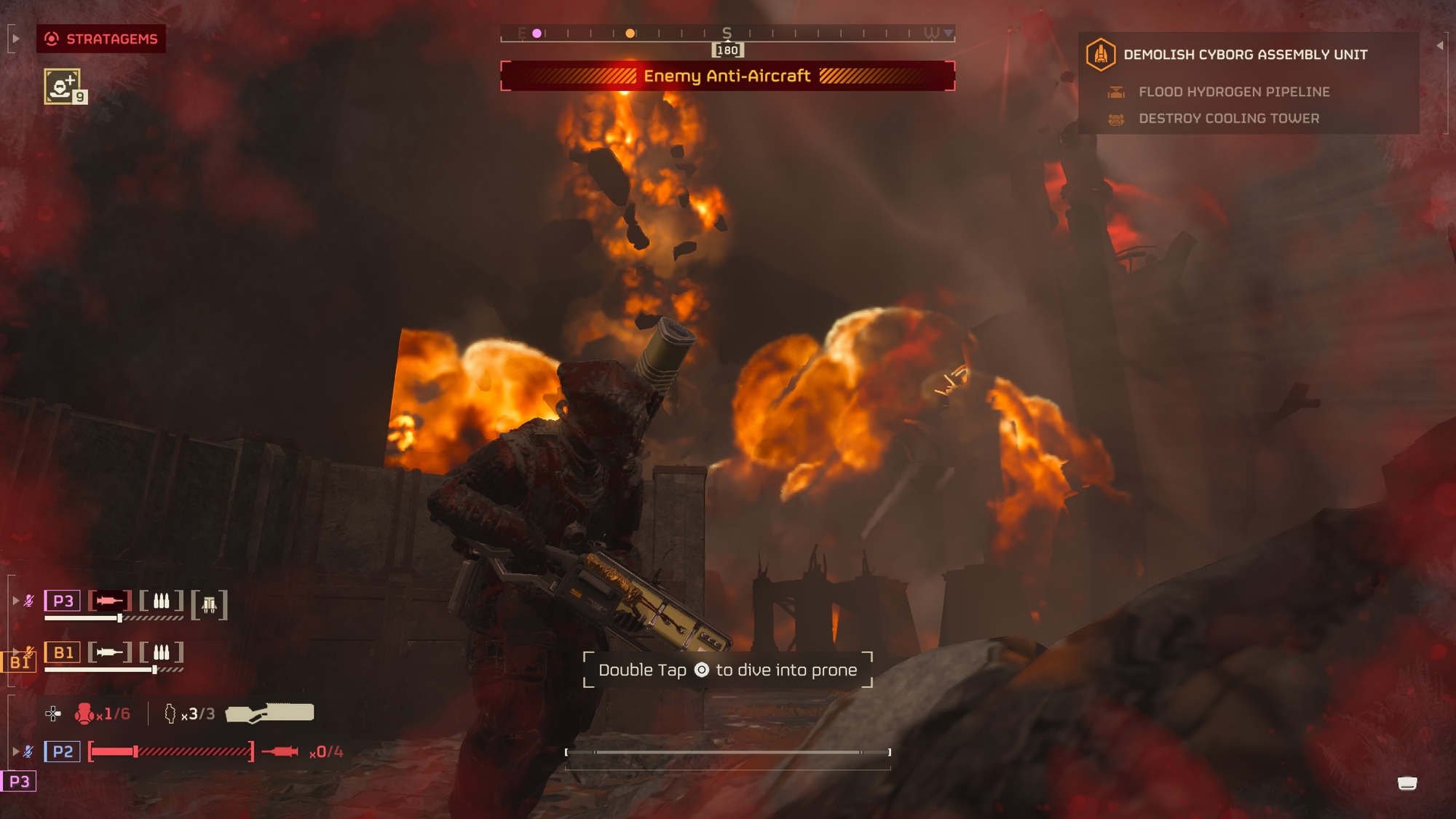The image size is (1456, 819).
Task: Select the equipped weapon silhouette icon
Action: pyautogui.click(x=270, y=713)
